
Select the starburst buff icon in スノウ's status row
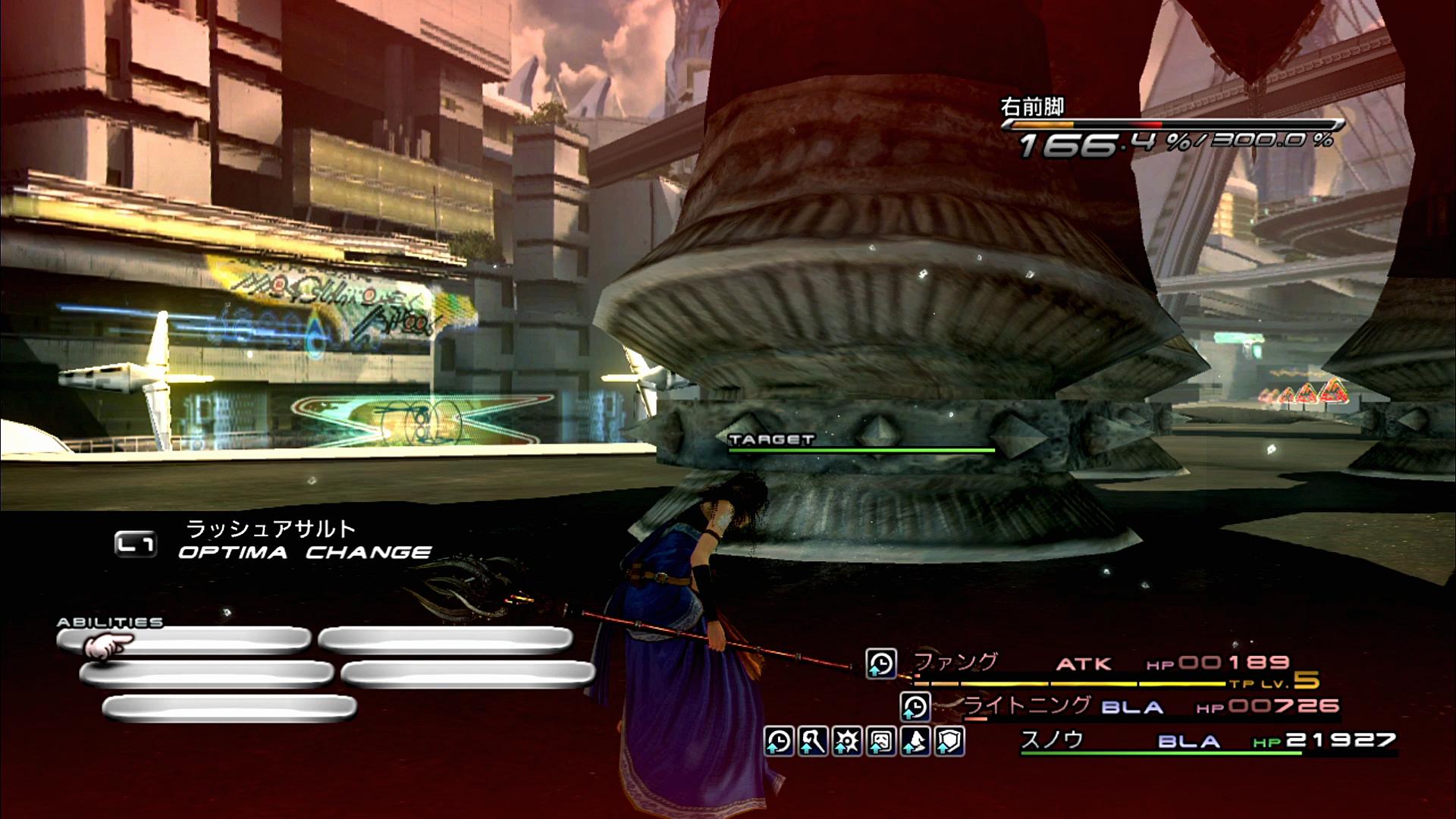847,741
